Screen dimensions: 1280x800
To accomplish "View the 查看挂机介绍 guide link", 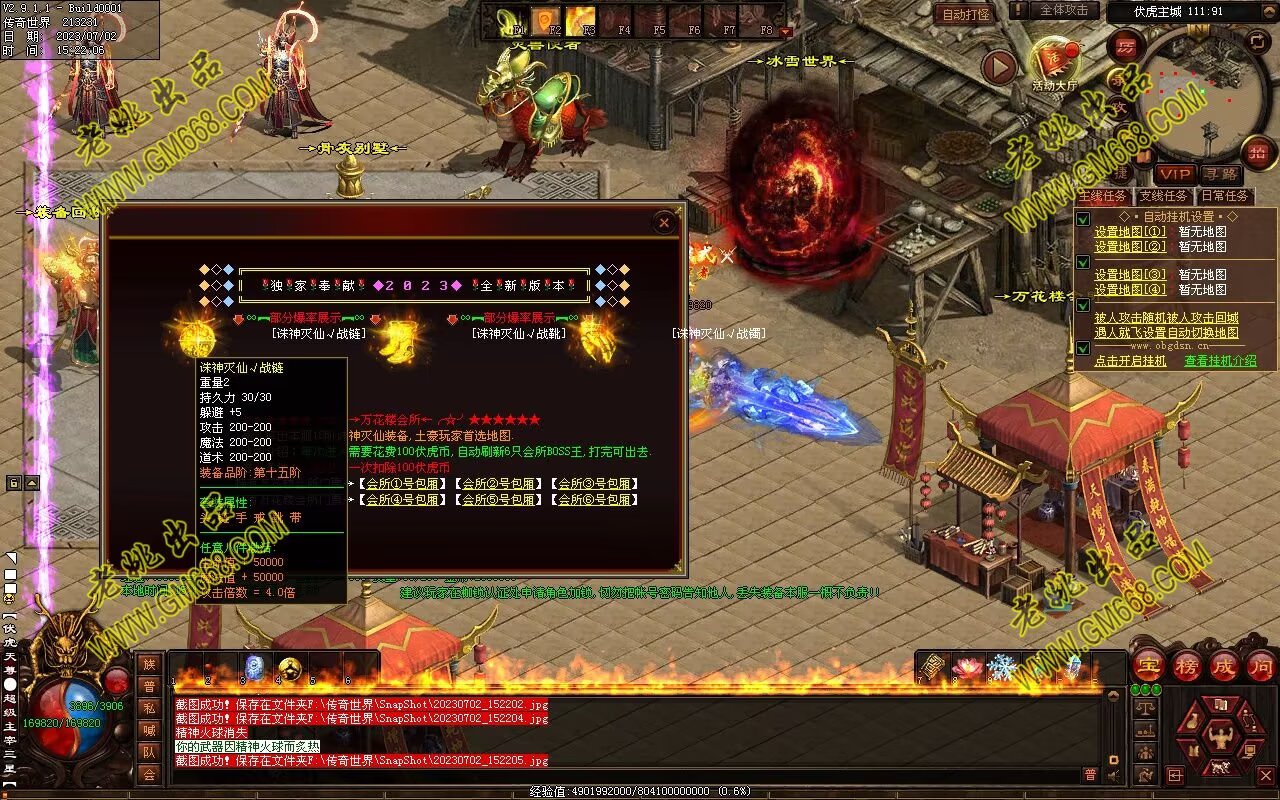I will click(1220, 361).
